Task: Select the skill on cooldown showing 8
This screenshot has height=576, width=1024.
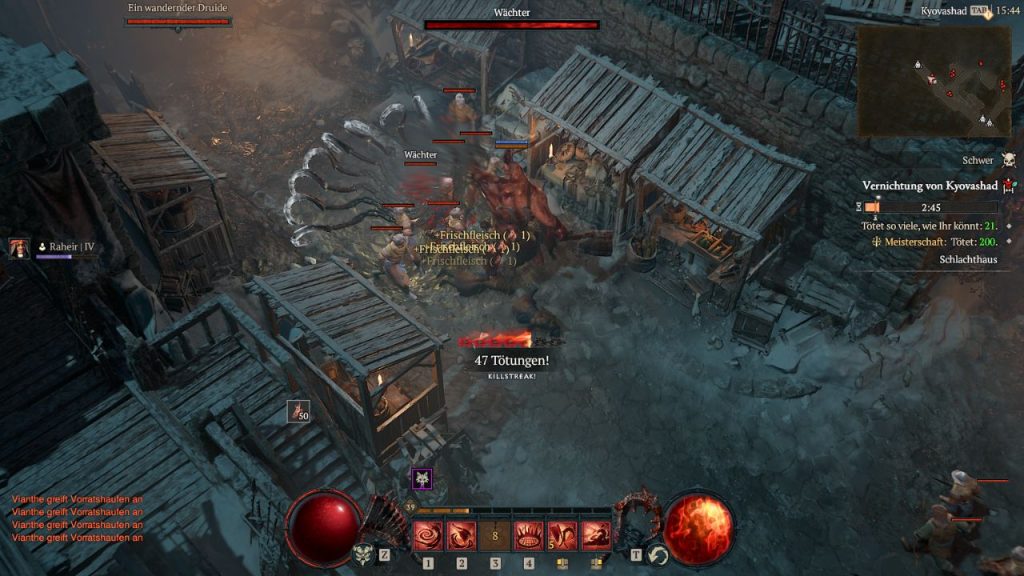Action: (495, 536)
